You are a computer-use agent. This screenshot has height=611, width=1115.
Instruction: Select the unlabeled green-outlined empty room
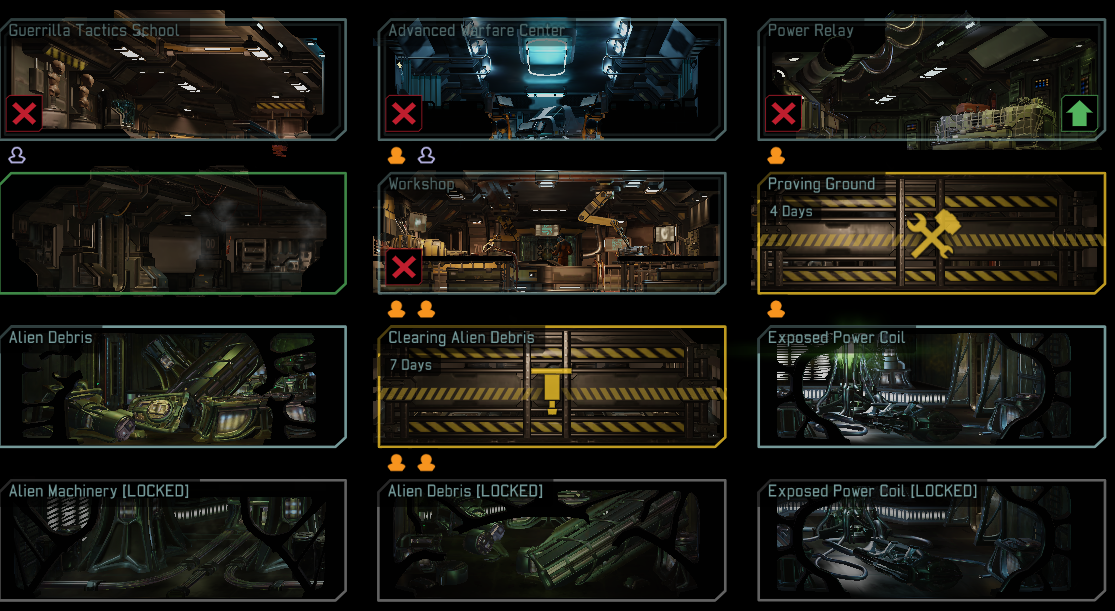pyautogui.click(x=173, y=233)
